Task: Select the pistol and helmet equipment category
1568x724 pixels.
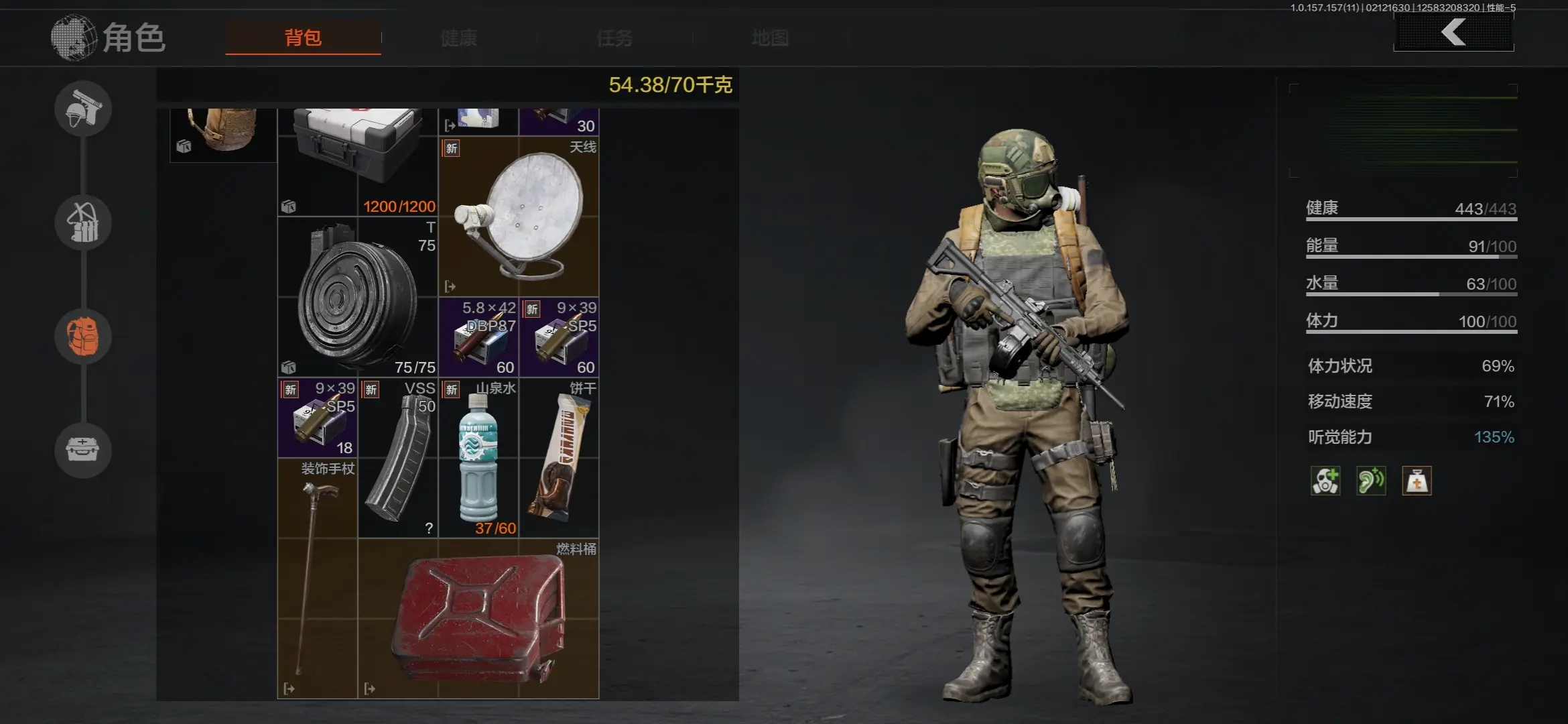Action: (83, 109)
